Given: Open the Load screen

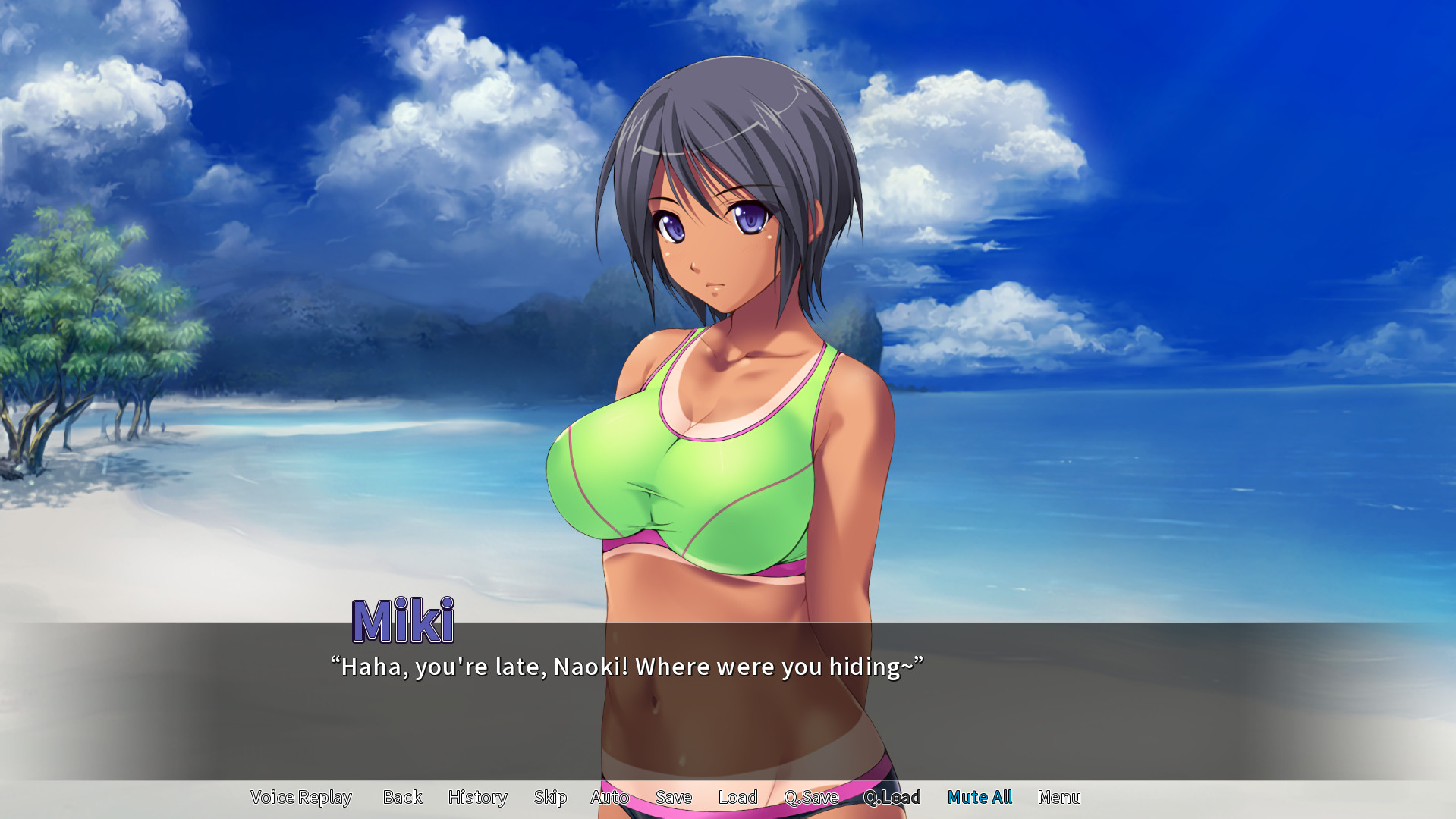Looking at the screenshot, I should tap(737, 797).
